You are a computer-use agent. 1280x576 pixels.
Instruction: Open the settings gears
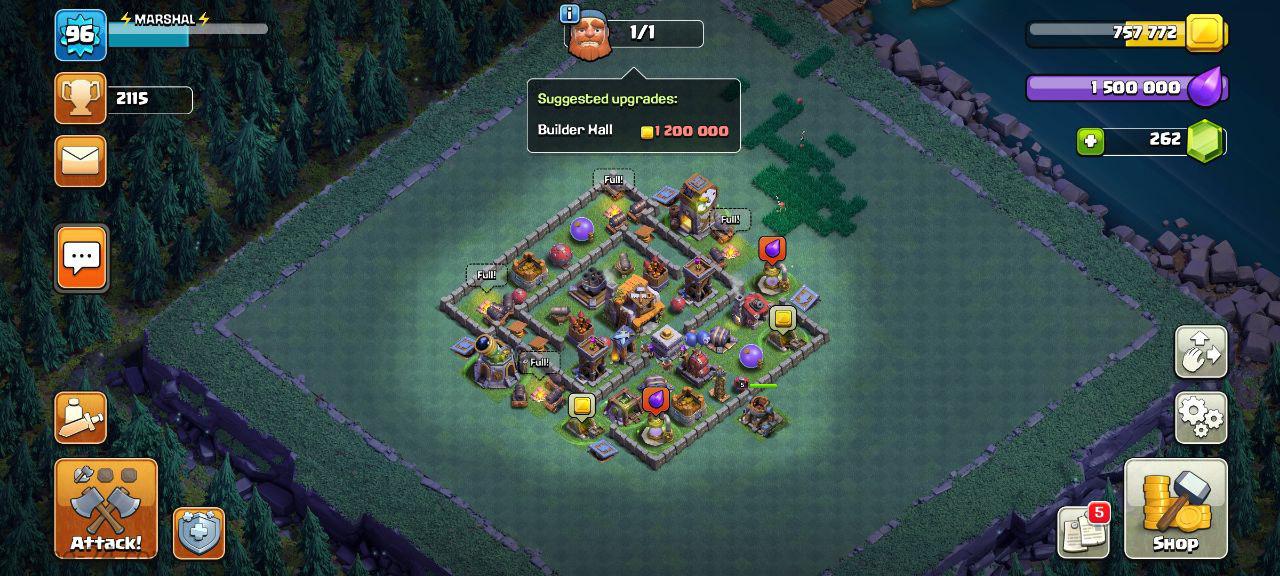[1201, 417]
